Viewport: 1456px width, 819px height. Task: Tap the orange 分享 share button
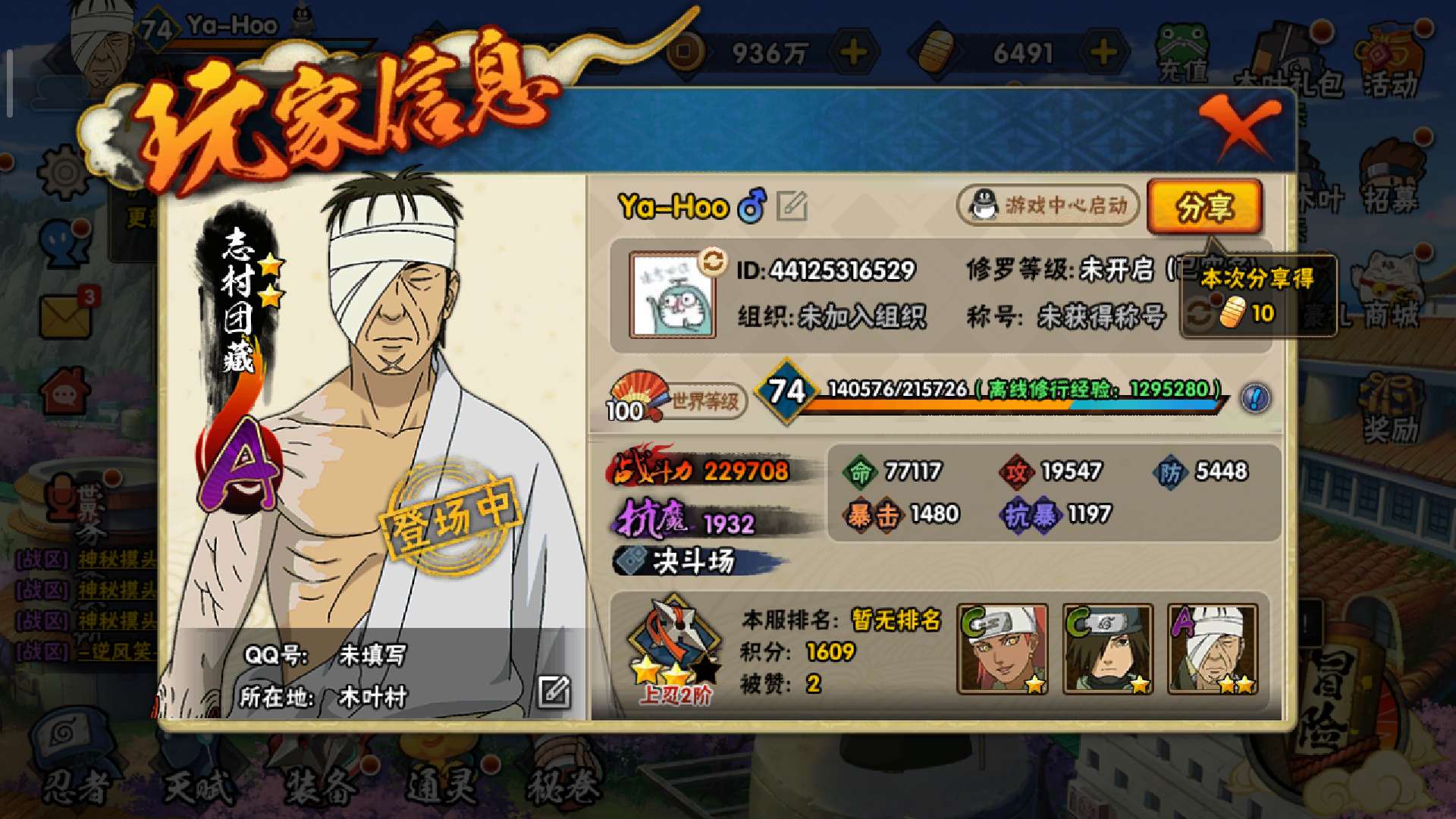[1204, 206]
